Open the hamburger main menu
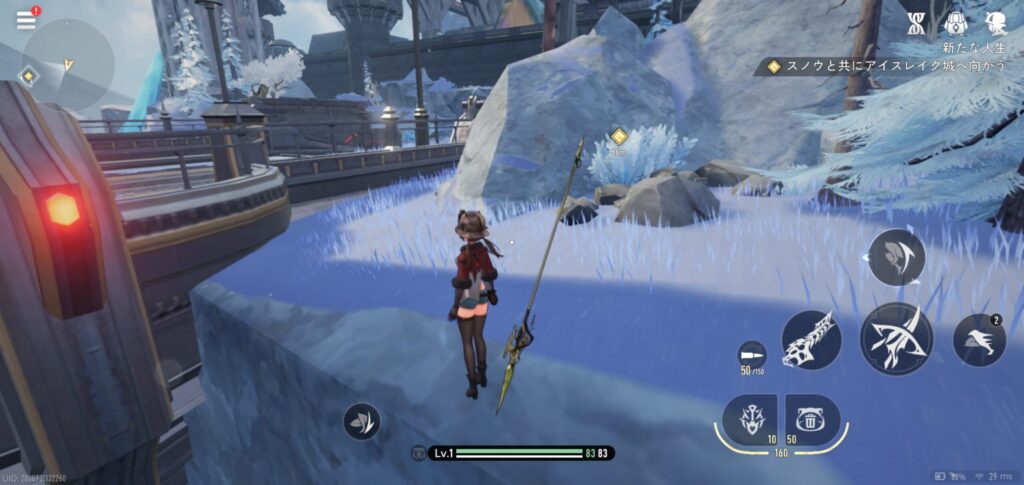Viewport: 1024px width, 485px height. (25, 20)
